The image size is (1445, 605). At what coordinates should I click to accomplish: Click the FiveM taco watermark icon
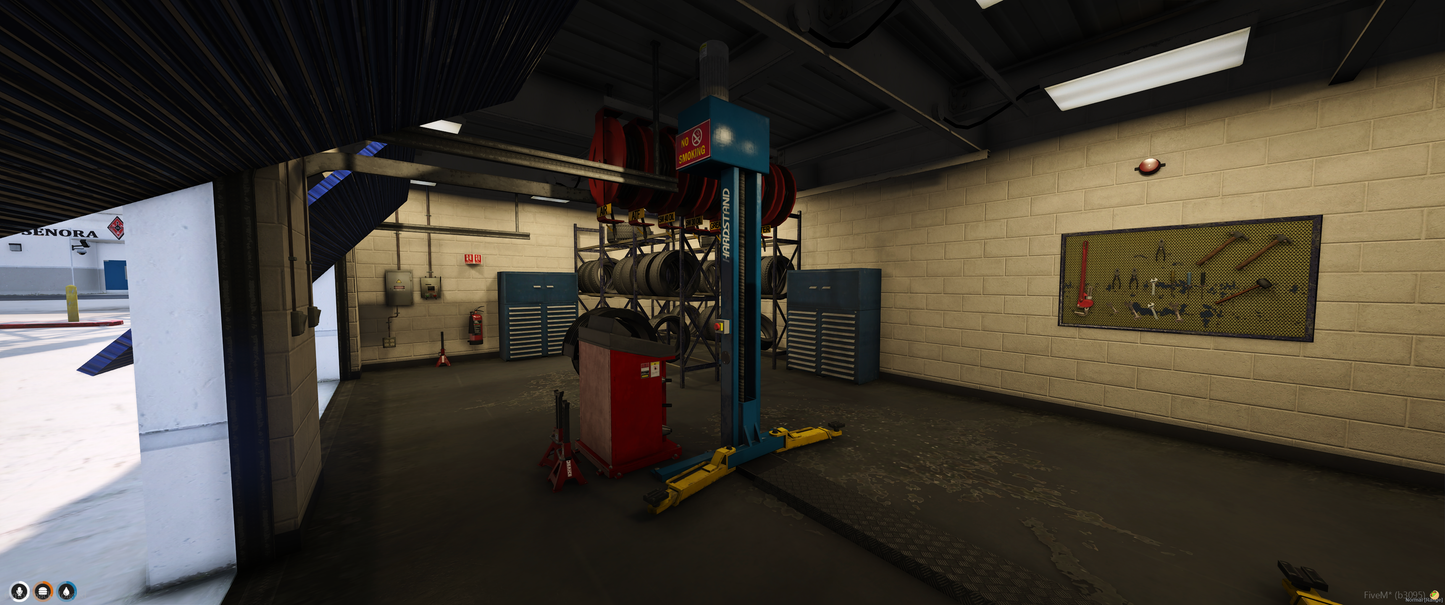point(1436,595)
